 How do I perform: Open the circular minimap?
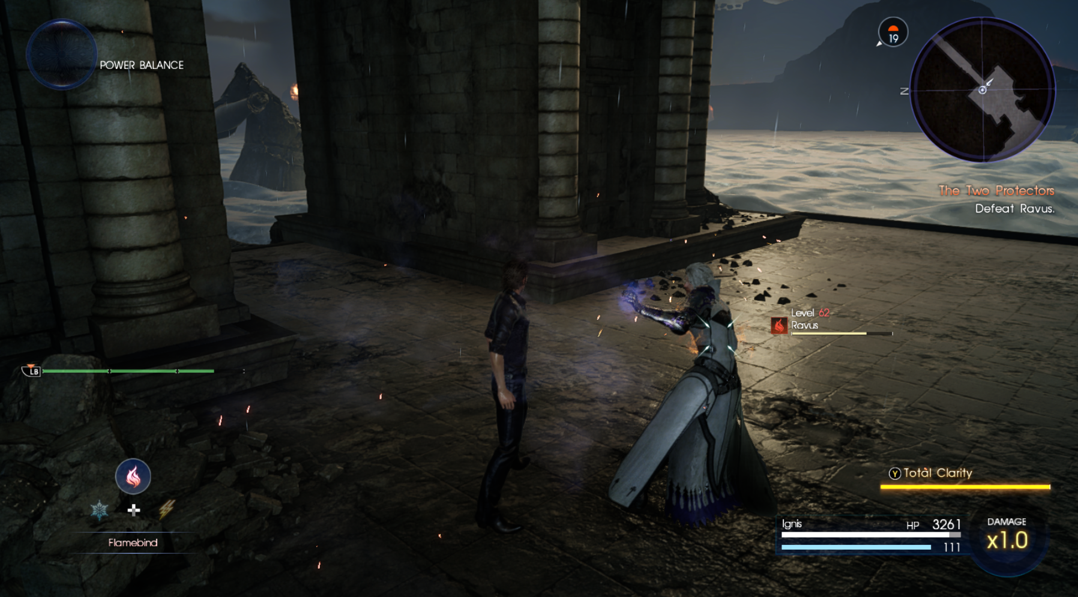point(982,90)
